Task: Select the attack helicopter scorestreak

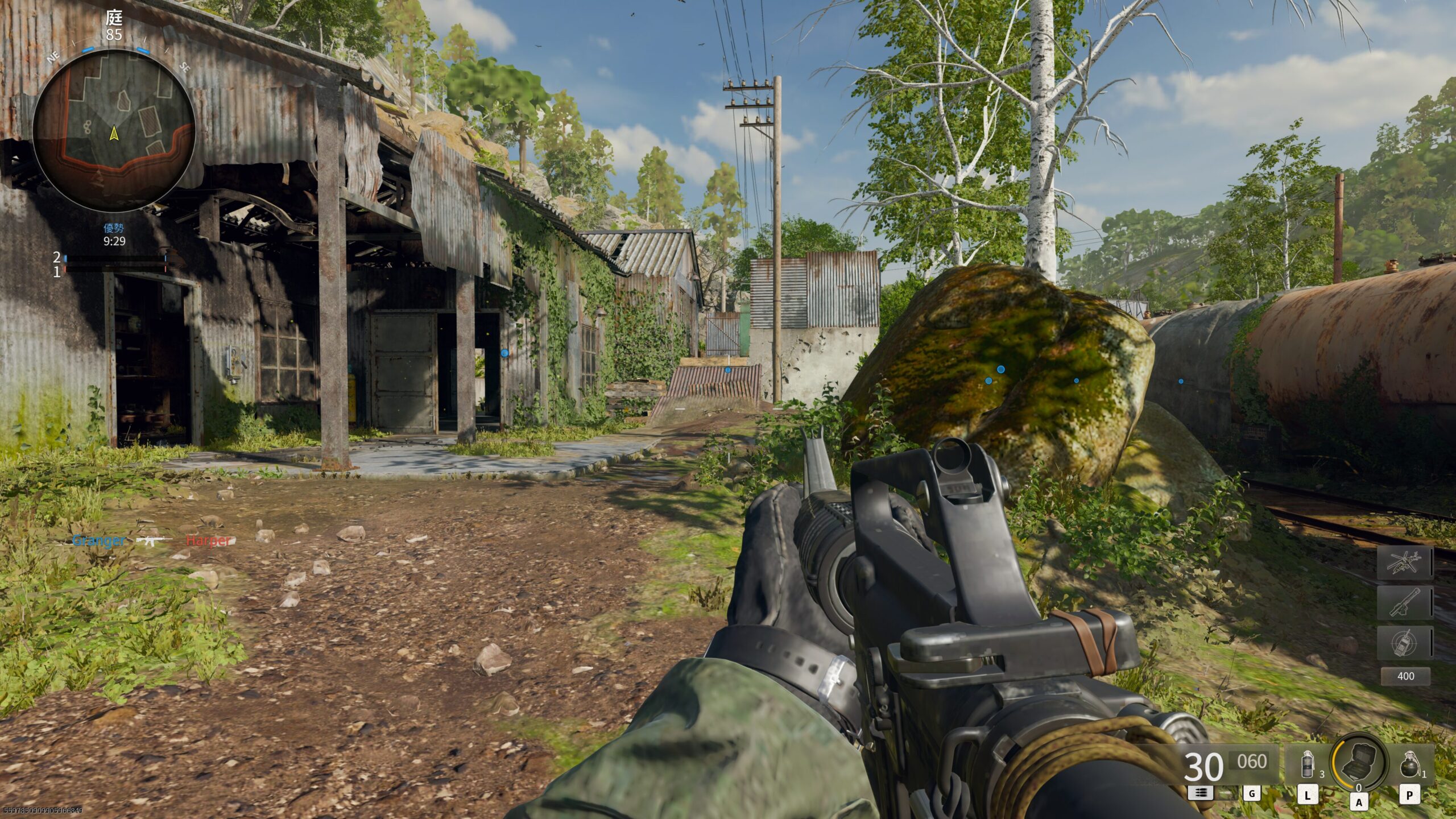Action: [1404, 563]
